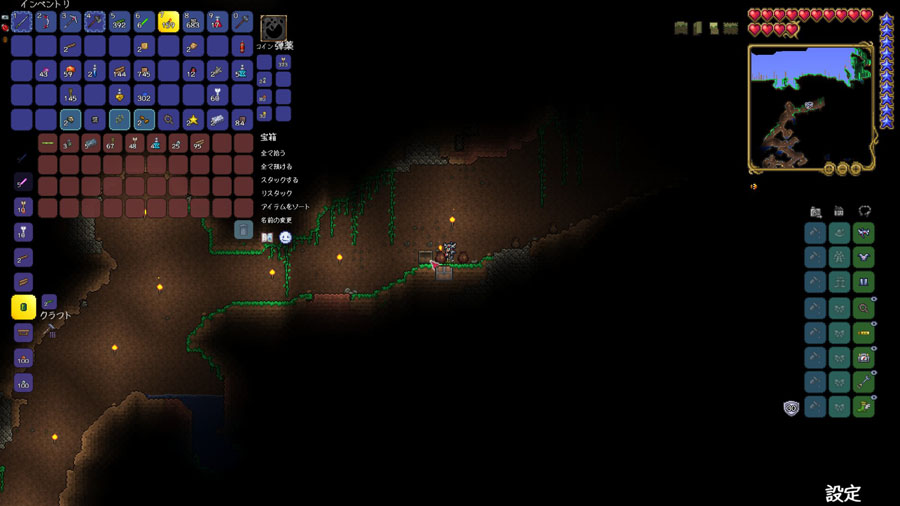900x506 pixels.
Task: Pick the bow in hotbar slot 2
Action: point(46,21)
